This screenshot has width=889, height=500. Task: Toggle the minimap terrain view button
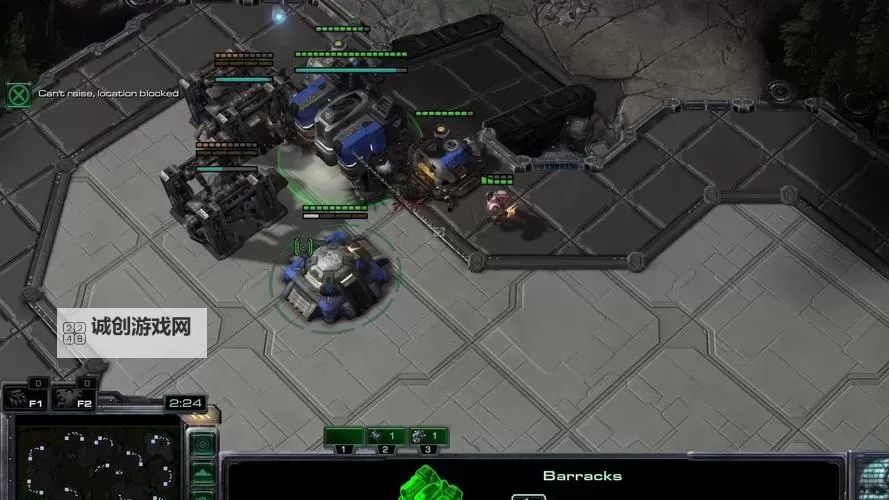pos(203,471)
